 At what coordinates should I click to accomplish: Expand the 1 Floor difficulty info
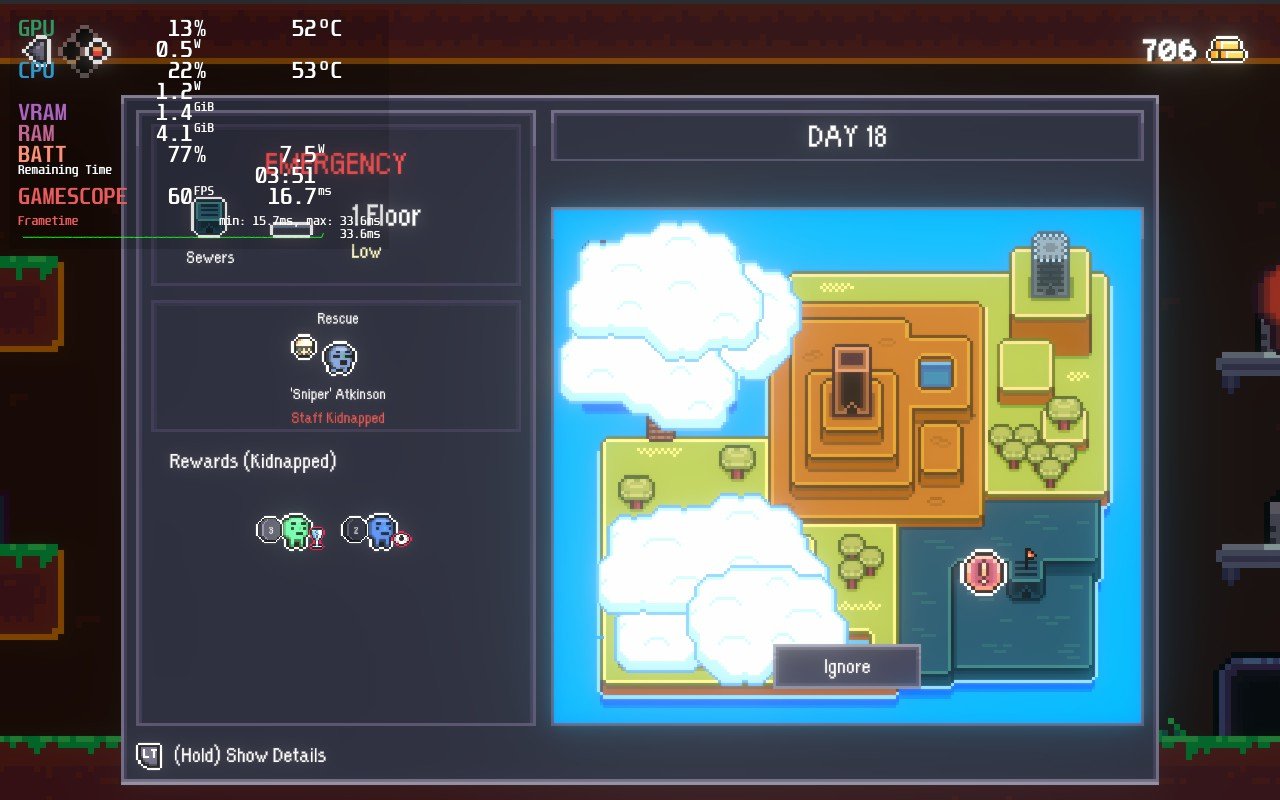(x=383, y=216)
